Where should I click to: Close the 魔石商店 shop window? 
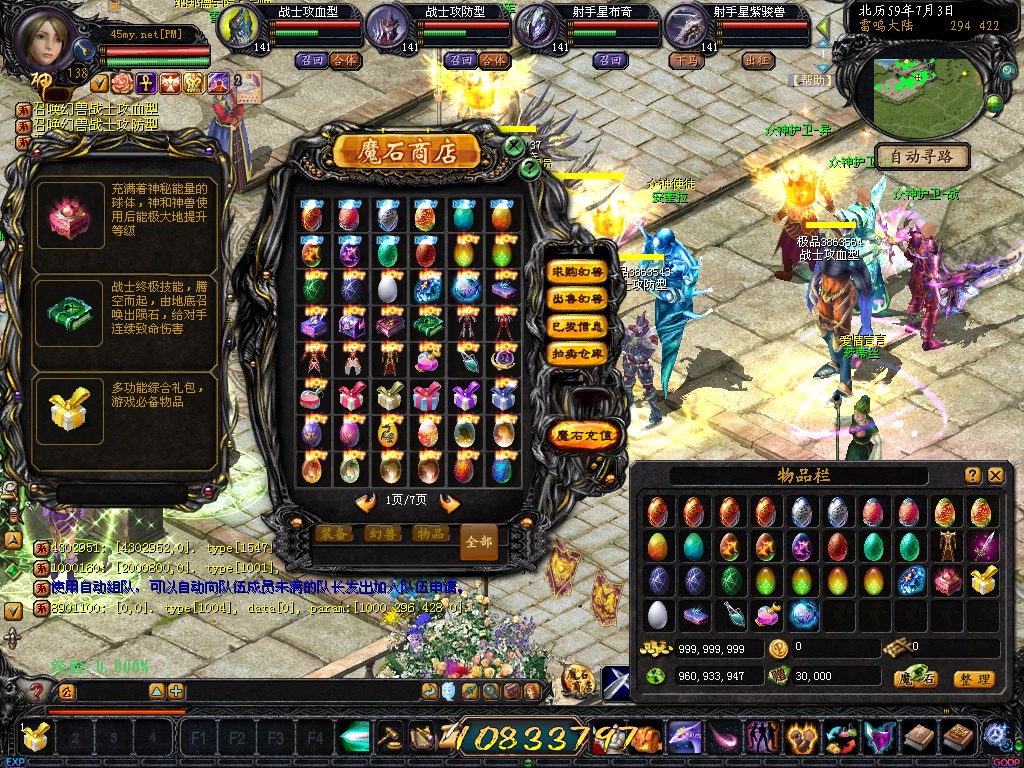514,146
